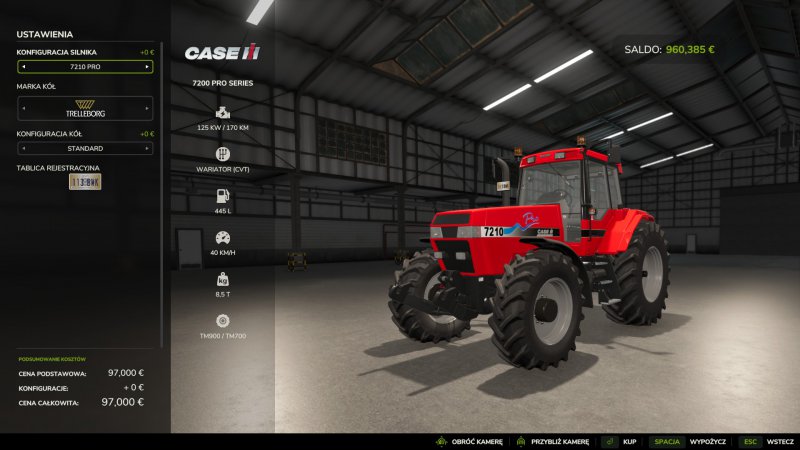Choose previous wheel configuration before Standard
800x450 pixels.
pyautogui.click(x=23, y=148)
